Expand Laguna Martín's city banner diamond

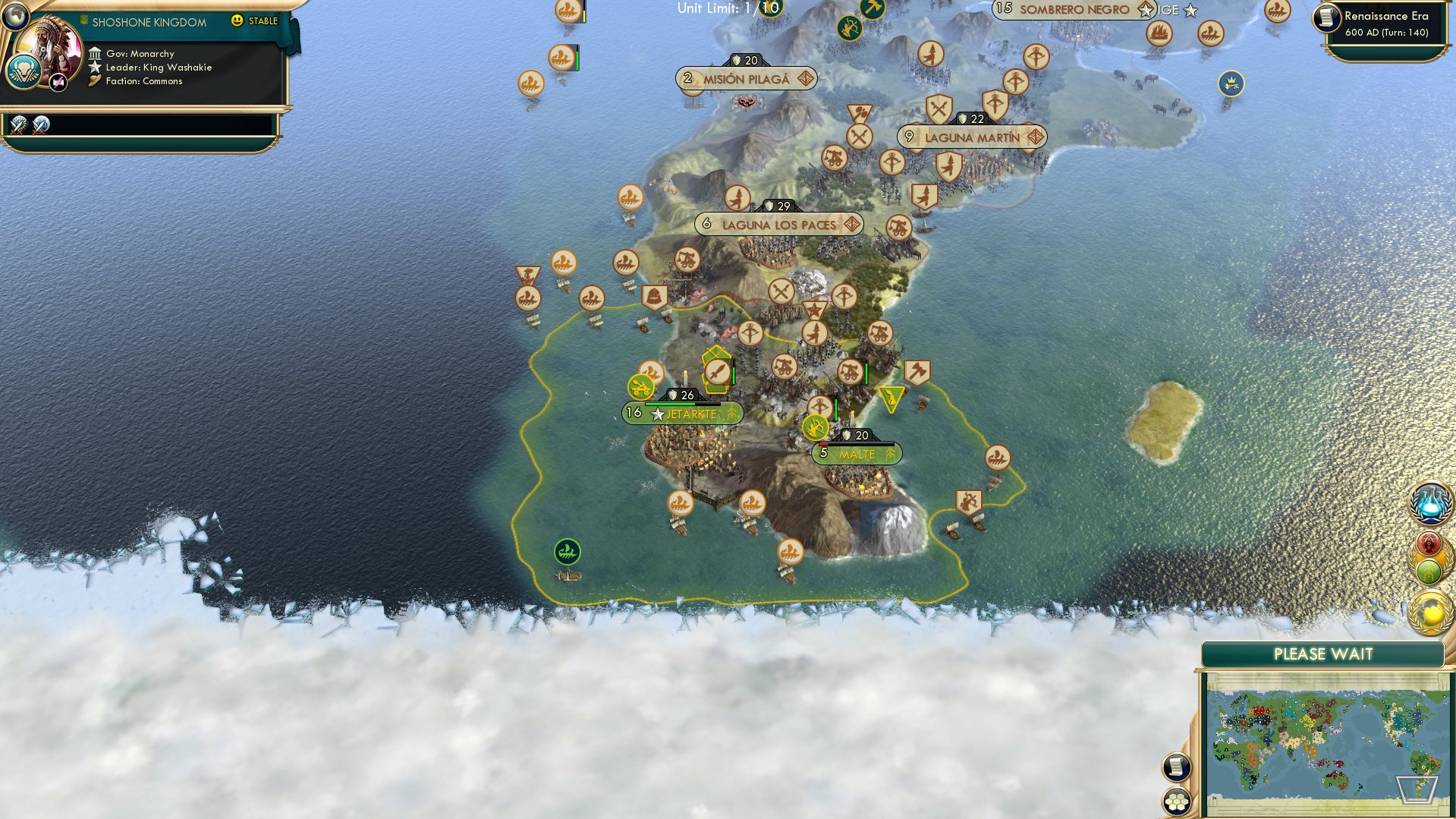pos(1036,137)
